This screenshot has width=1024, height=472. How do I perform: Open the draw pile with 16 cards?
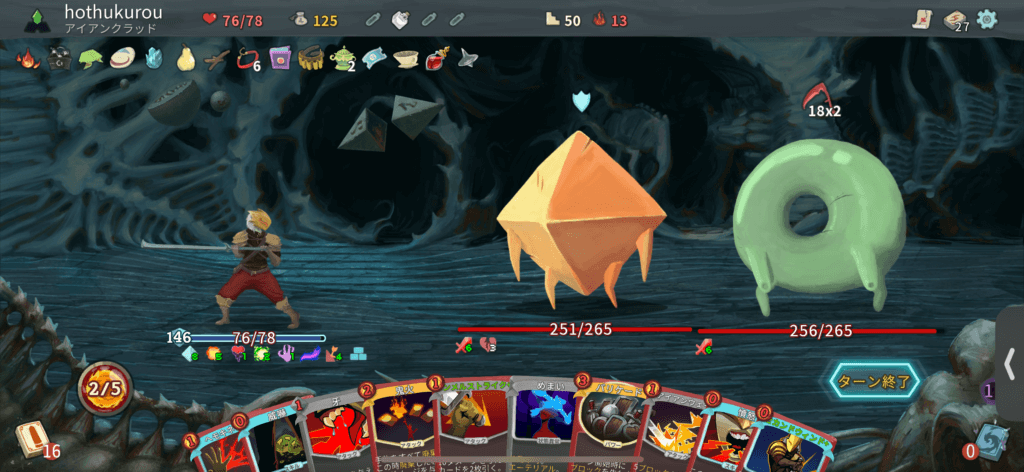[31, 440]
